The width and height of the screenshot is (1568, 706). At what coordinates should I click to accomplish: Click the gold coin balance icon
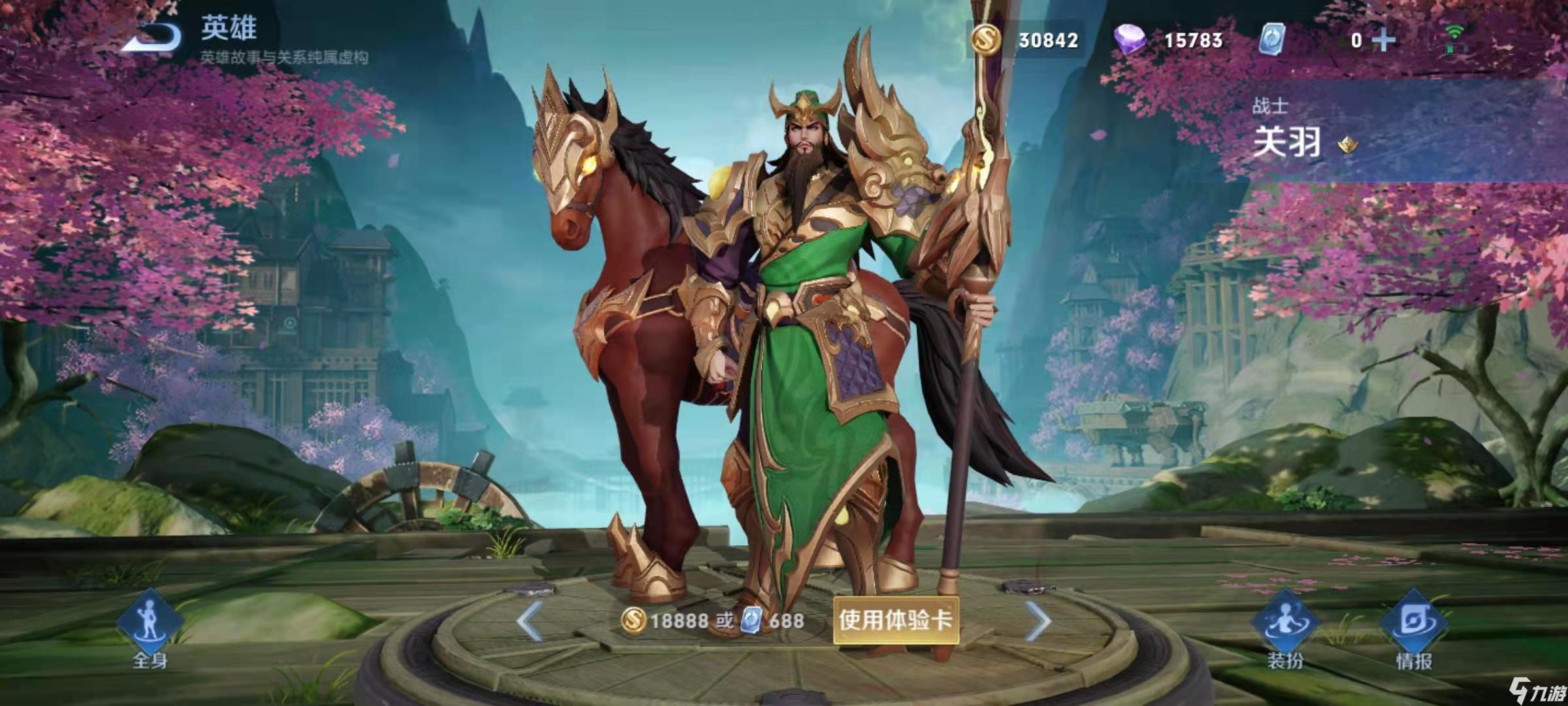(987, 40)
